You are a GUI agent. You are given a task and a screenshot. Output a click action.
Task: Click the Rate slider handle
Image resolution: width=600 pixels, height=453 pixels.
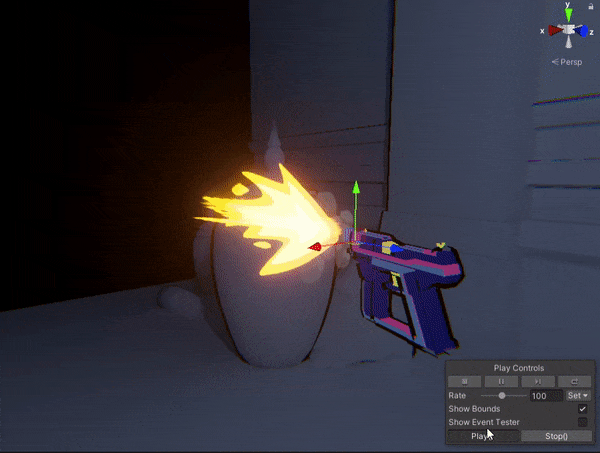[501, 396]
